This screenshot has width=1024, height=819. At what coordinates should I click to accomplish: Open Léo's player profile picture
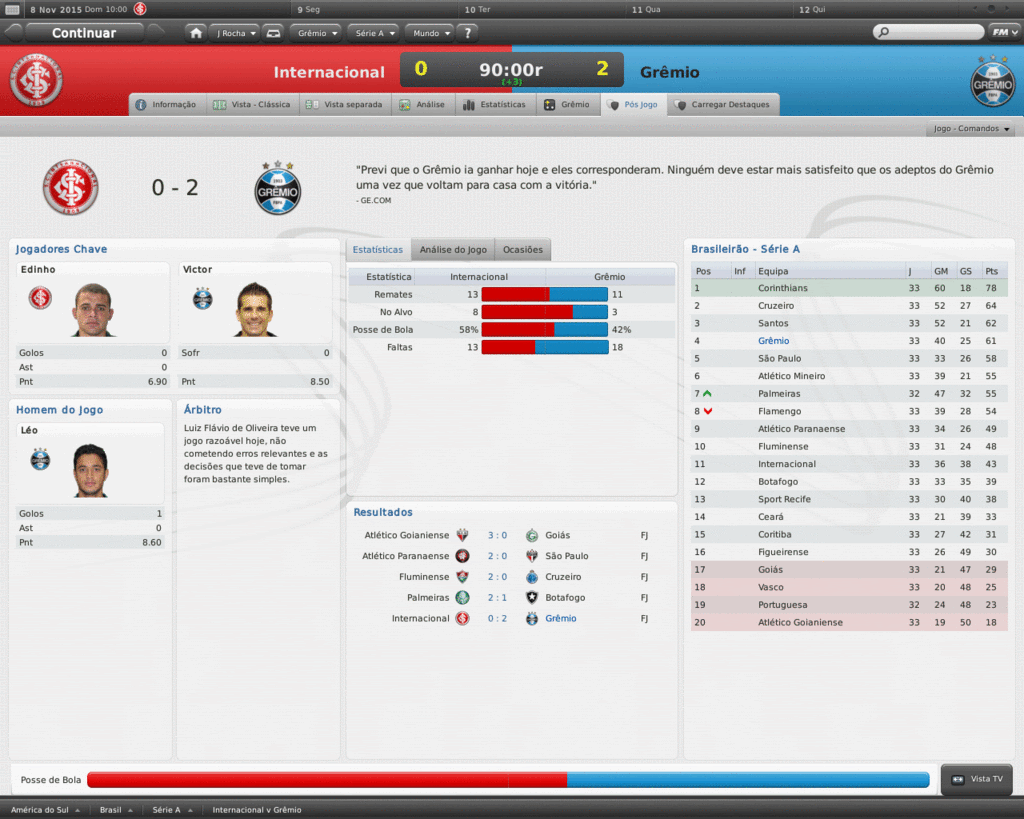click(x=90, y=470)
